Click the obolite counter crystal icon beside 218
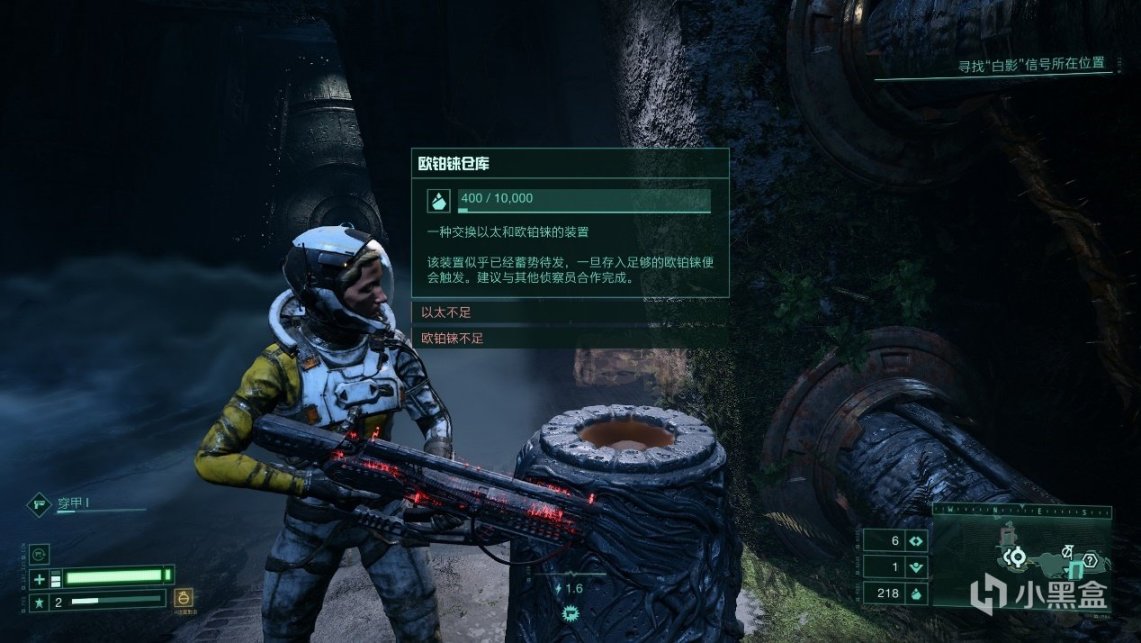The height and width of the screenshot is (643, 1141). coord(916,593)
